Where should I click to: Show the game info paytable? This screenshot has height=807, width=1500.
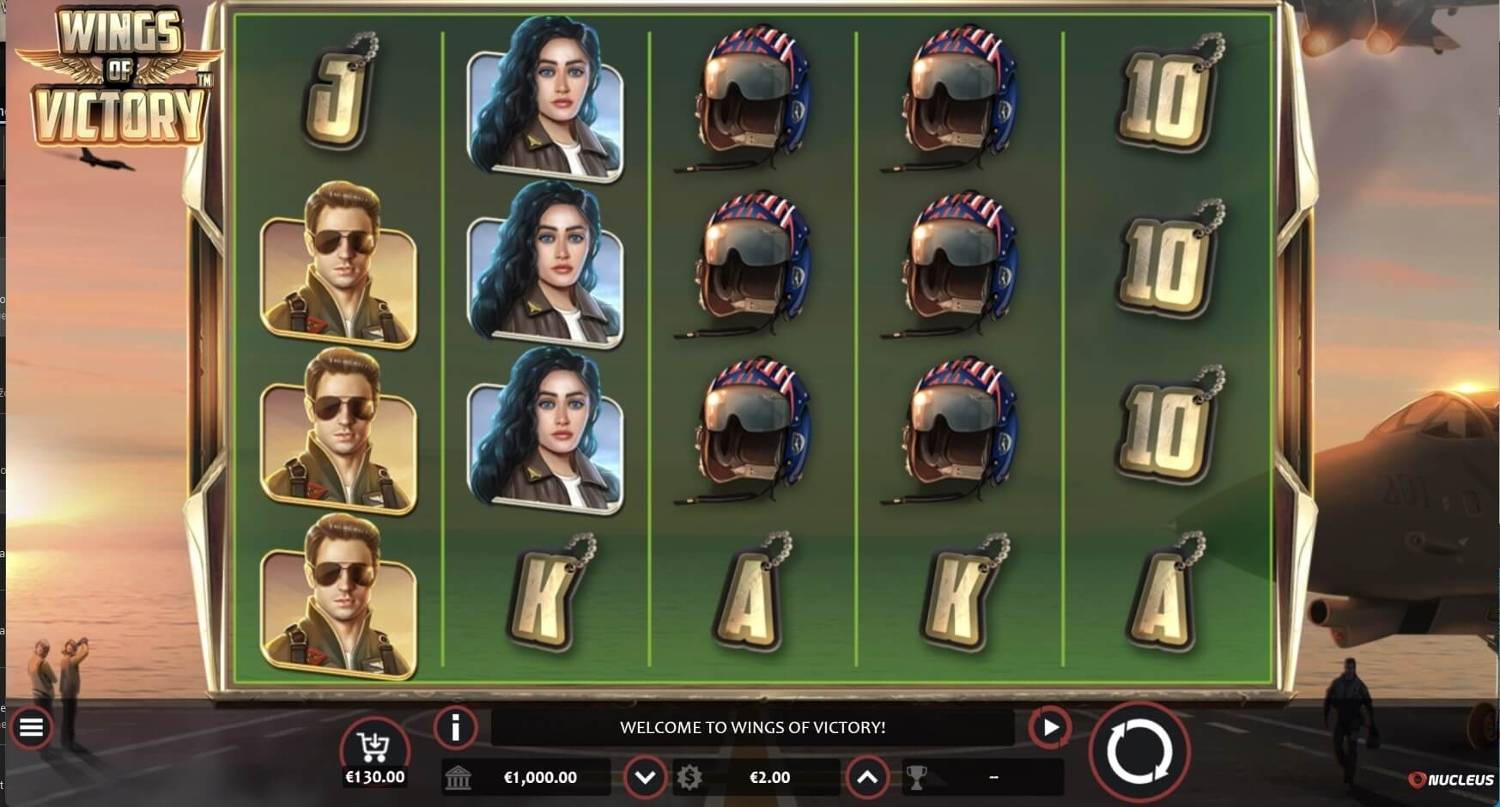pyautogui.click(x=455, y=727)
